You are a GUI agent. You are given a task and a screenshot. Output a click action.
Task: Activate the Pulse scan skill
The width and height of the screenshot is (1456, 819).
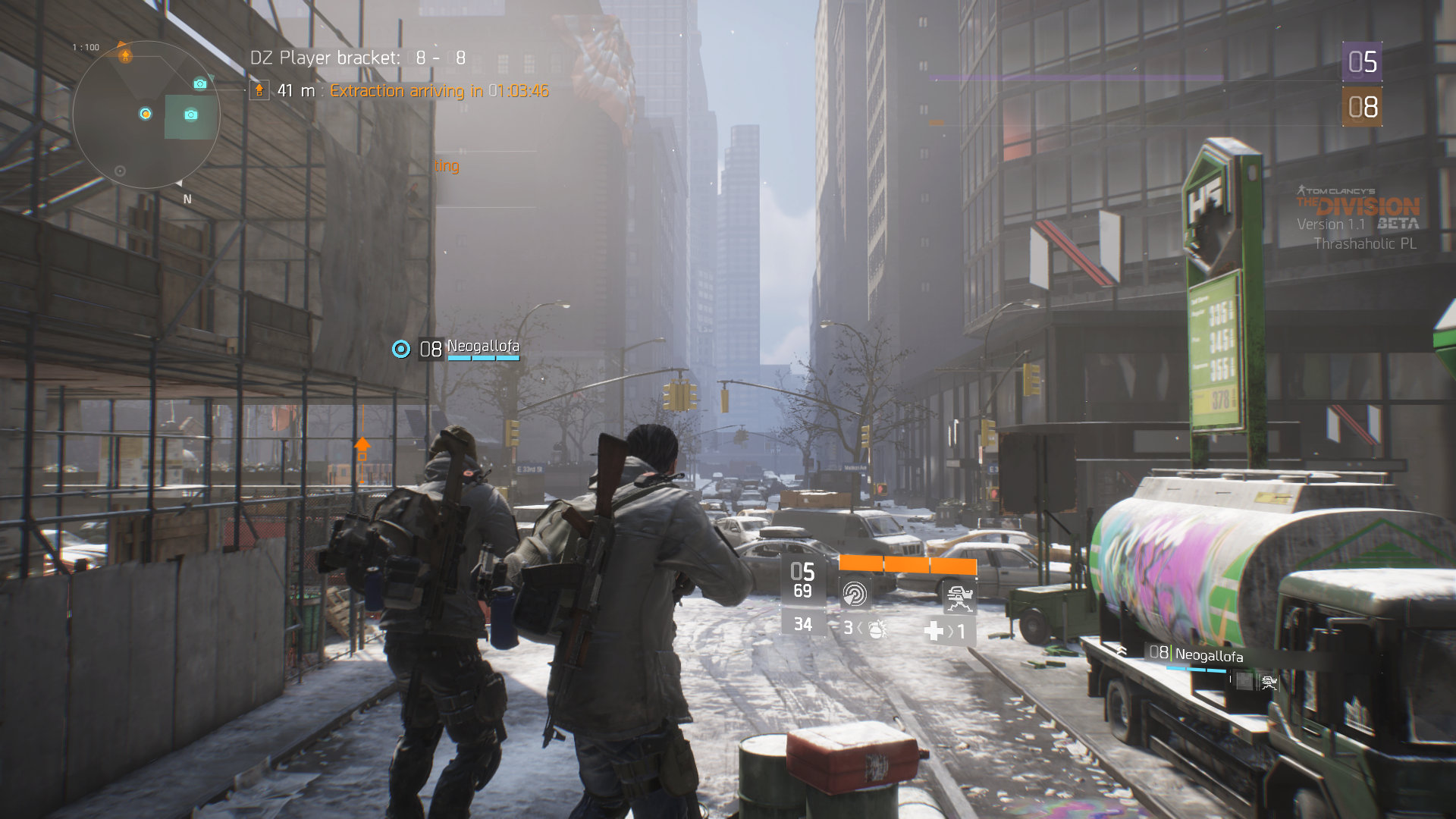coord(855,593)
